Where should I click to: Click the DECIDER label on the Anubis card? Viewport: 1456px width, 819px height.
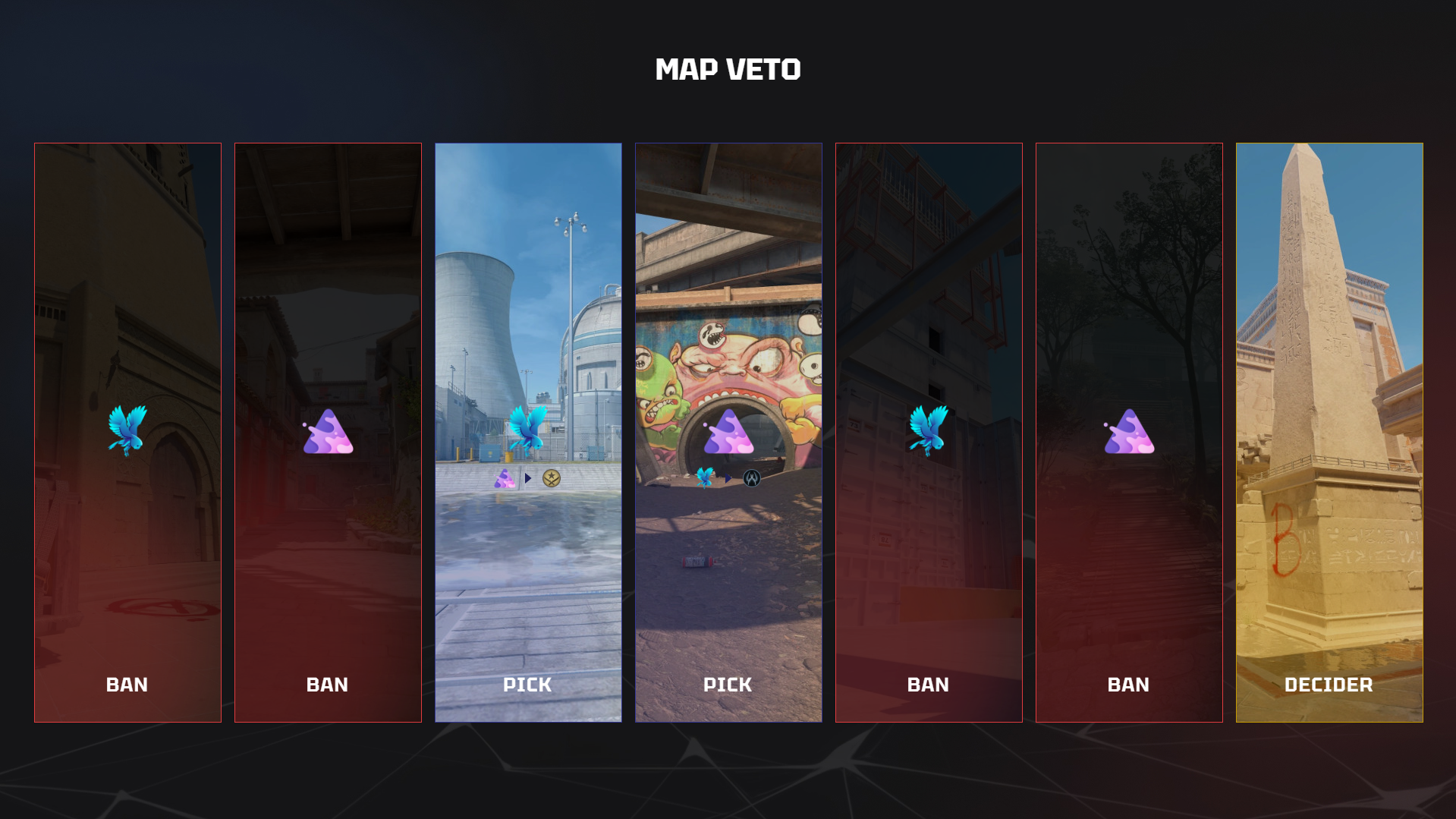[1329, 685]
